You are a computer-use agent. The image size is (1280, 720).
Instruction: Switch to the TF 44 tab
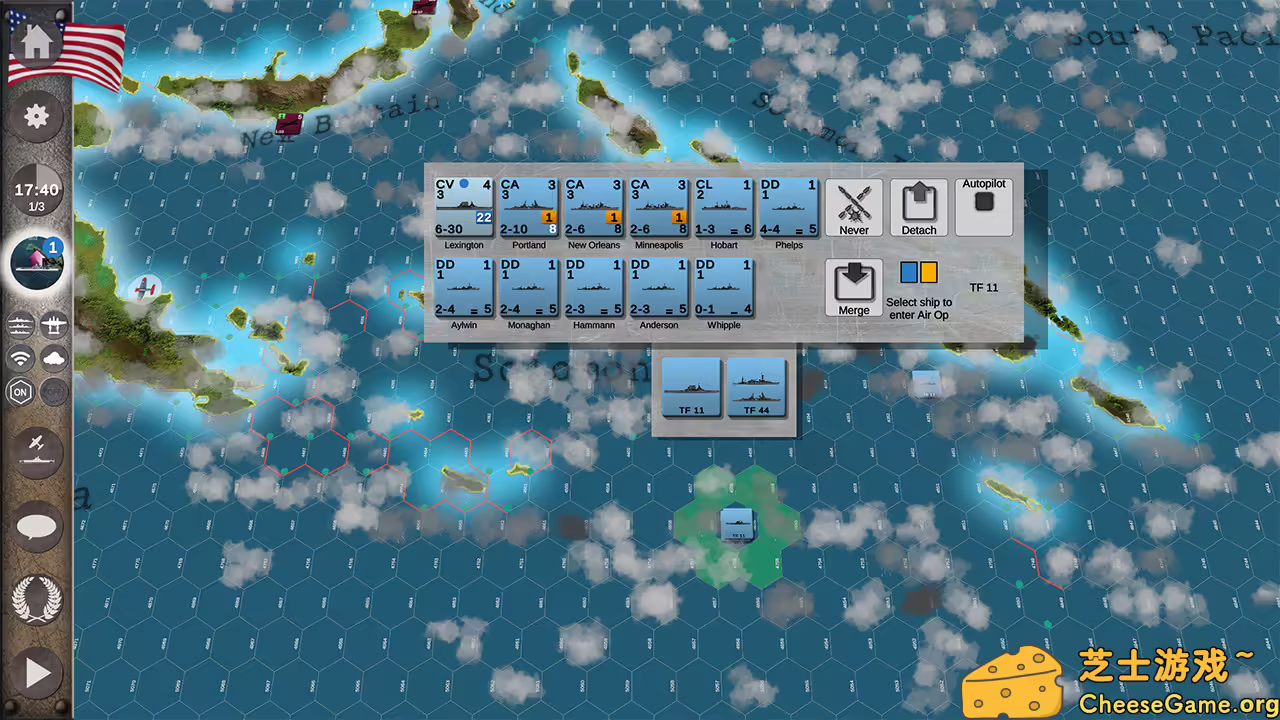coord(757,390)
